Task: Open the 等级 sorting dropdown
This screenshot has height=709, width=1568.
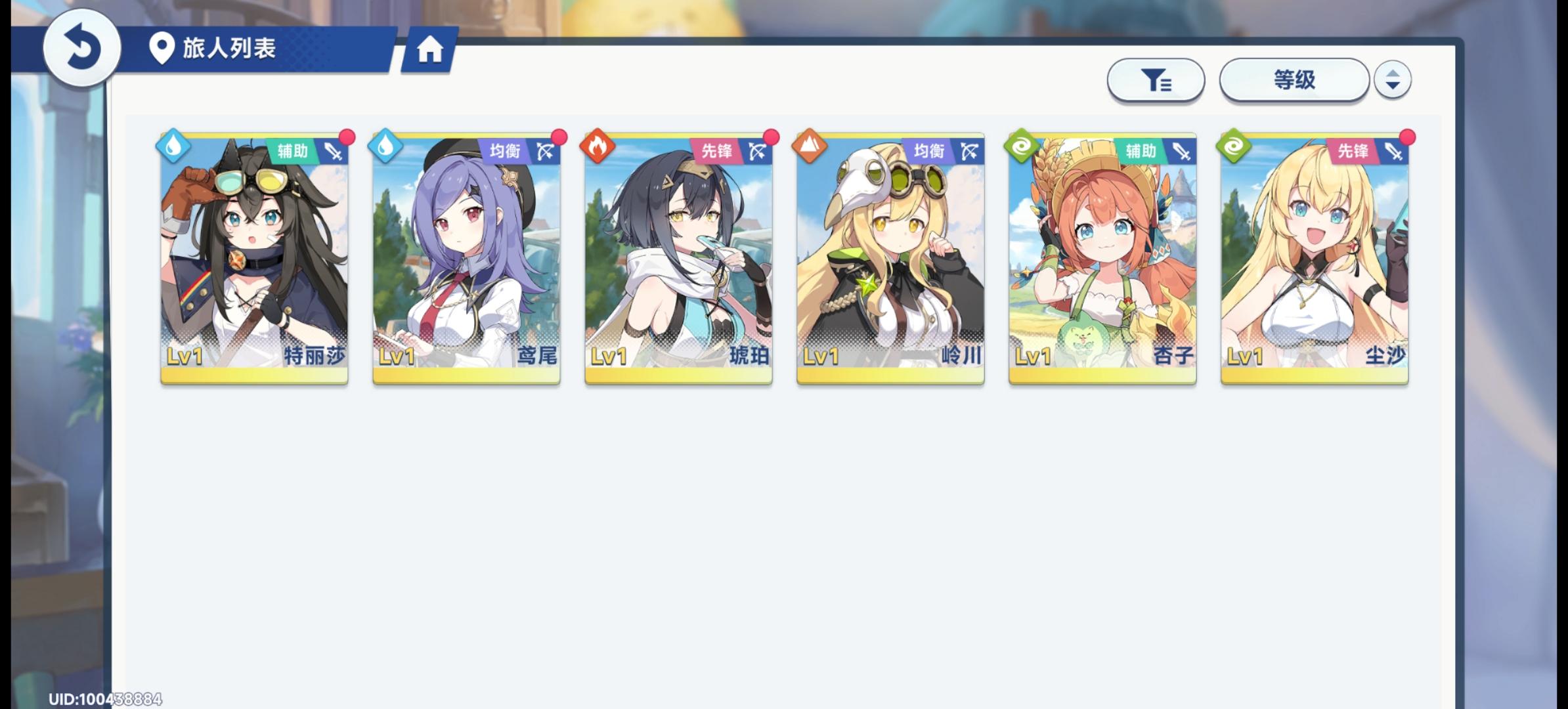Action: [x=1292, y=79]
